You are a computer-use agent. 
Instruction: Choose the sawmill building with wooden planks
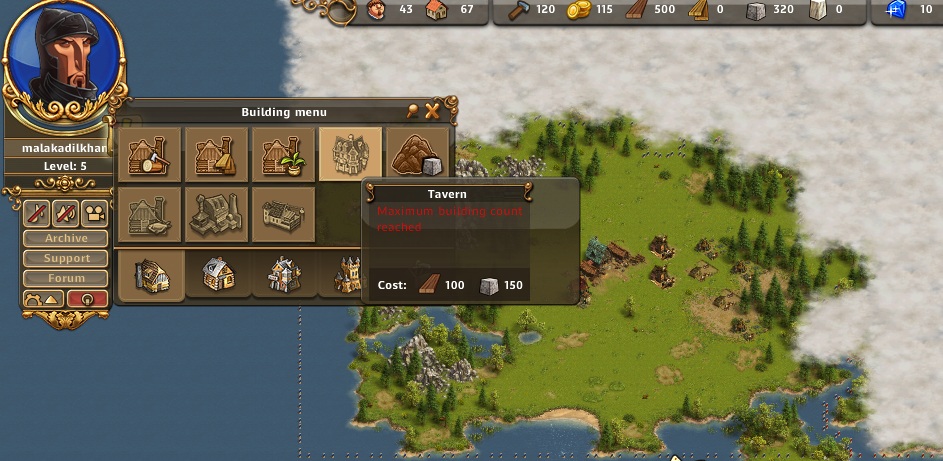(x=216, y=154)
